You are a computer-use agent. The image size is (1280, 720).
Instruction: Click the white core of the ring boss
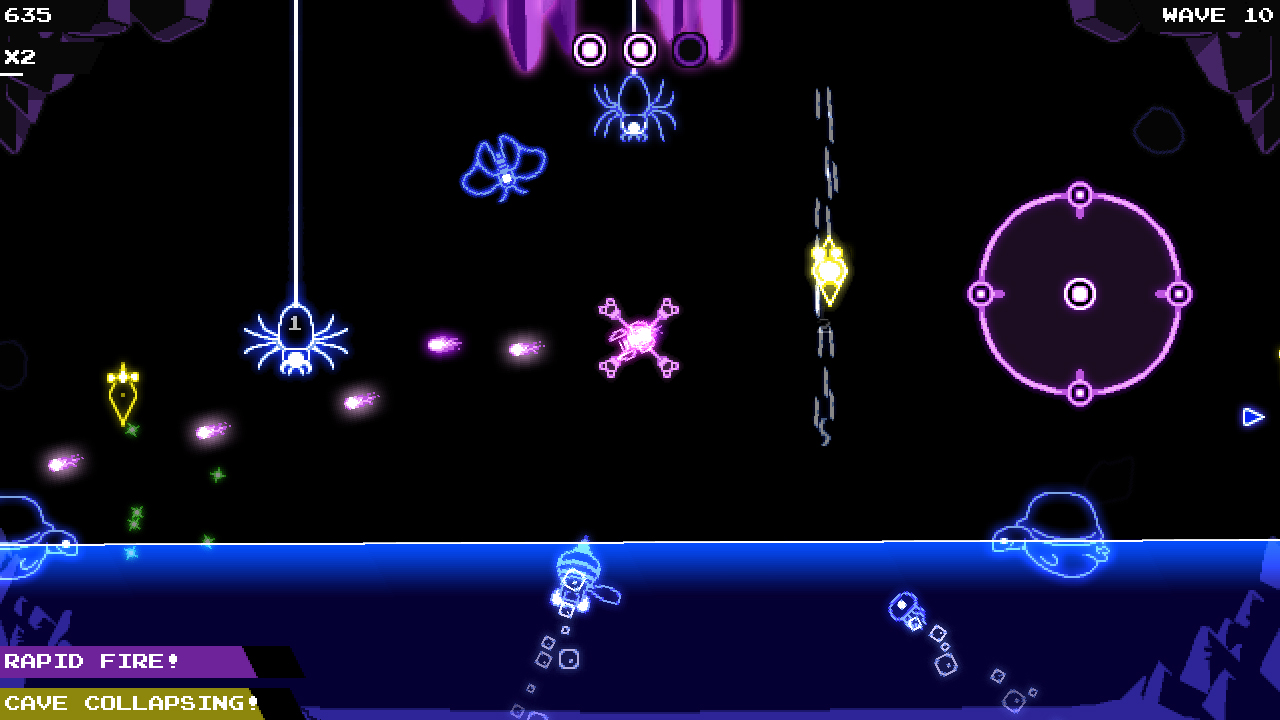(x=1080, y=294)
